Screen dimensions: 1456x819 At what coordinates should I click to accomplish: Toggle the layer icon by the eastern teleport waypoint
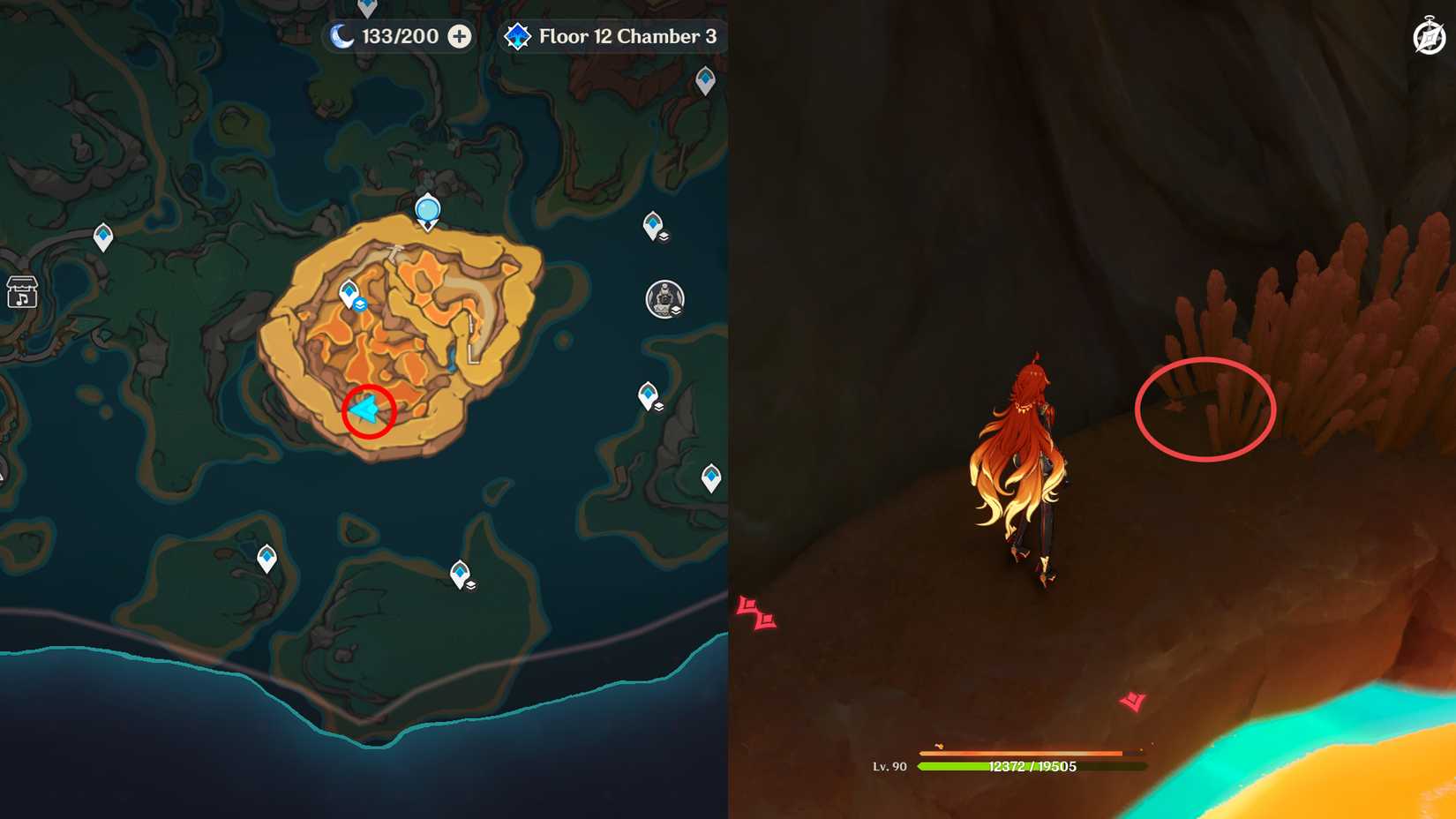(x=659, y=405)
